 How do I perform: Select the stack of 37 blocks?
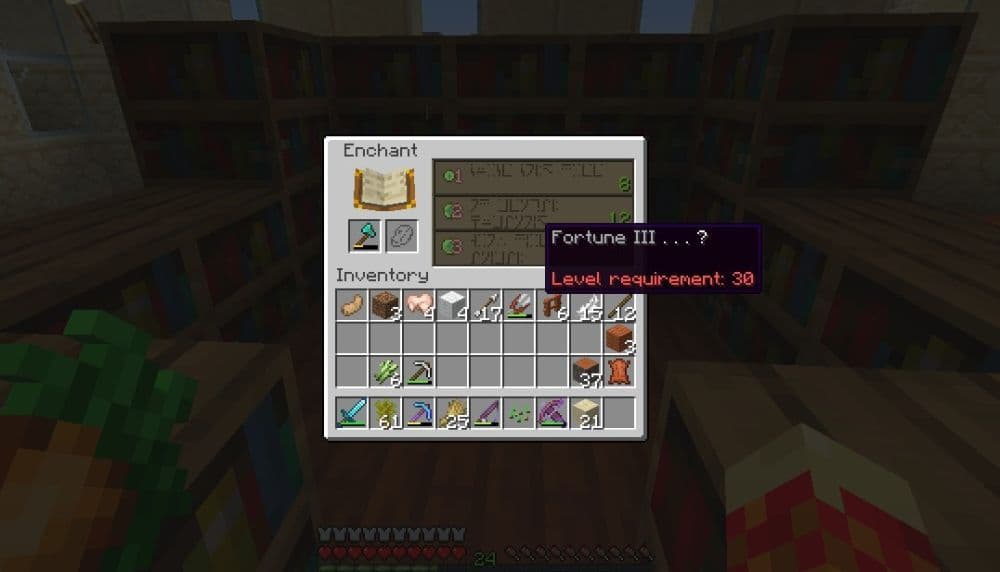pos(586,372)
